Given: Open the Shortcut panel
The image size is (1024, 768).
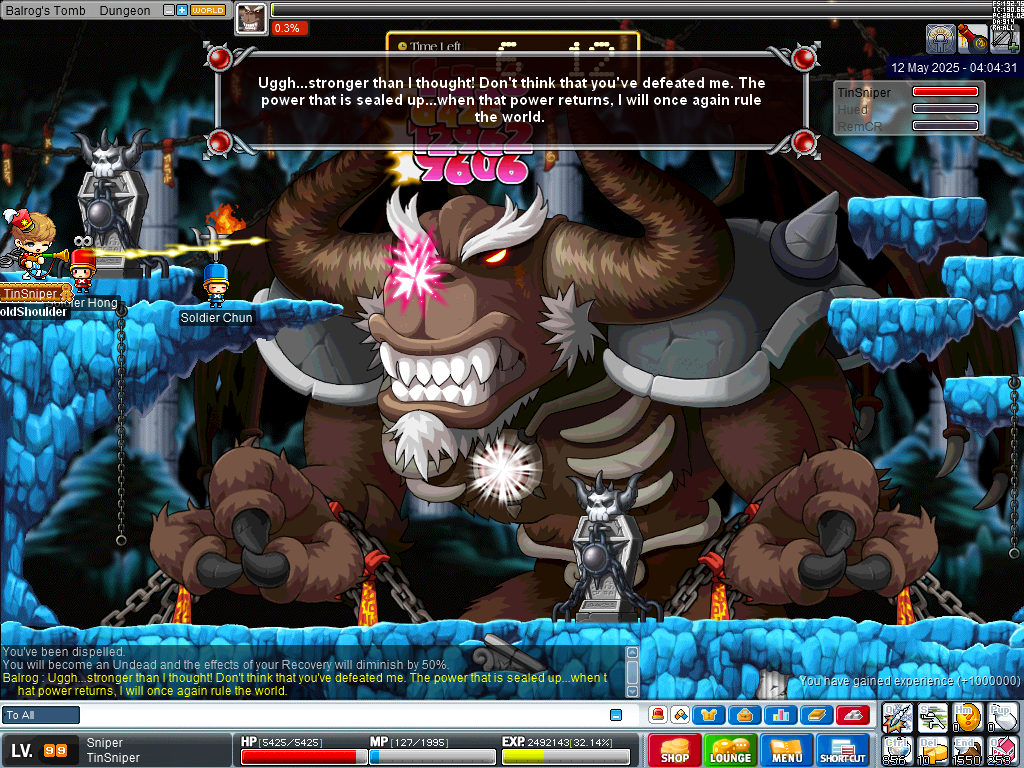Looking at the screenshot, I should coord(843,750).
